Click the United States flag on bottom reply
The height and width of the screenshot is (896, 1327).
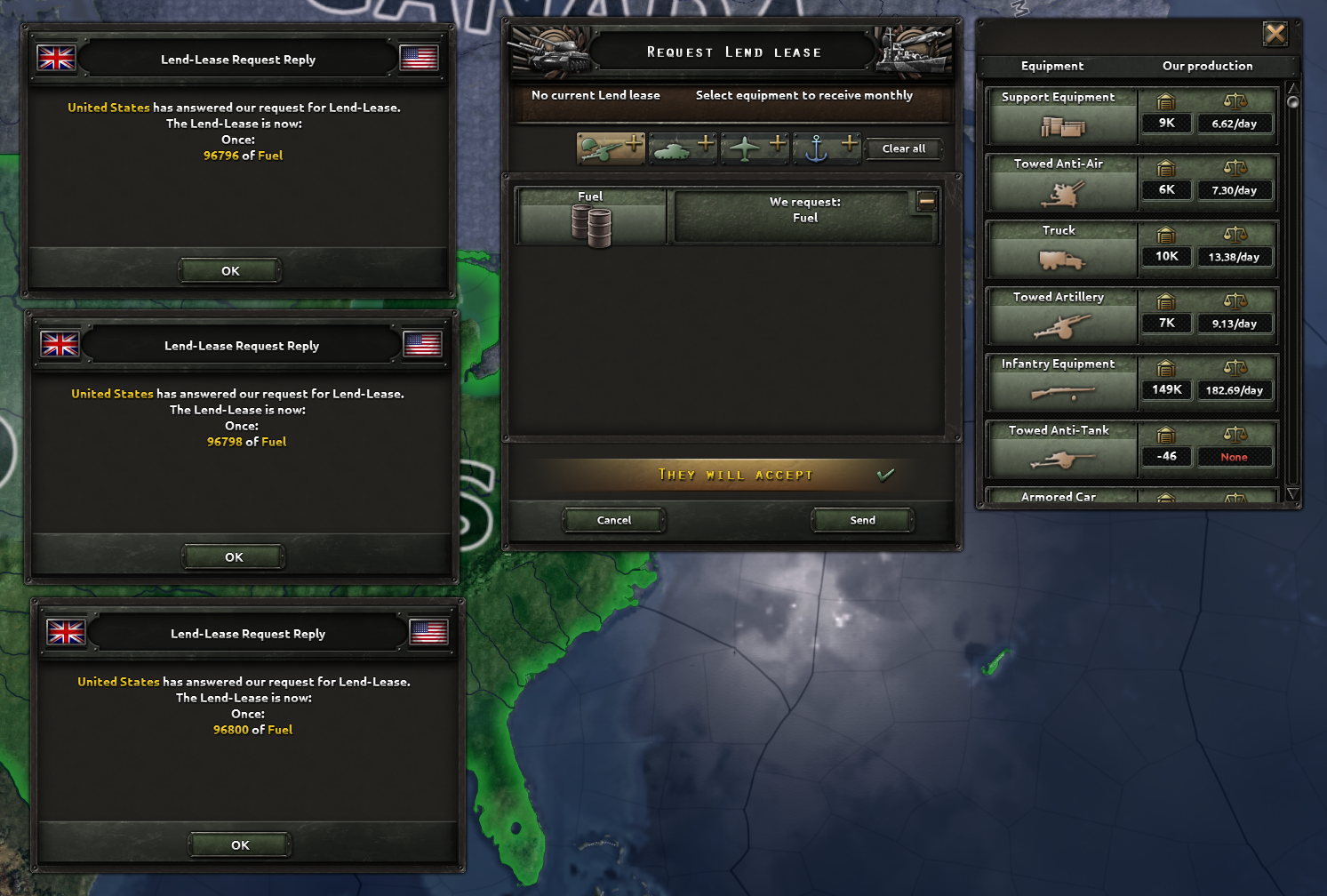(428, 633)
